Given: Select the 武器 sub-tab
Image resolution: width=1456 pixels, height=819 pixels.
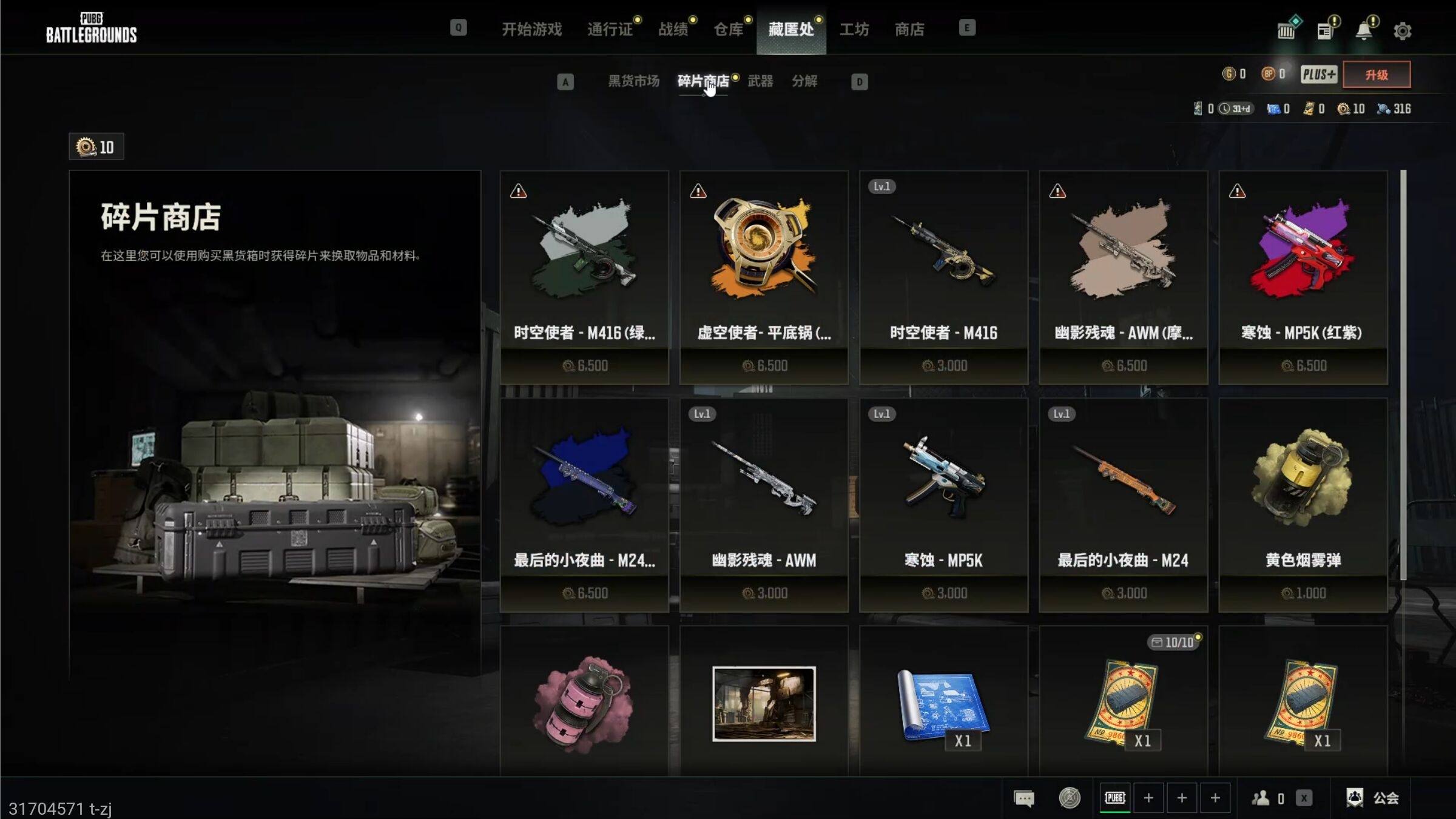Looking at the screenshot, I should [760, 81].
